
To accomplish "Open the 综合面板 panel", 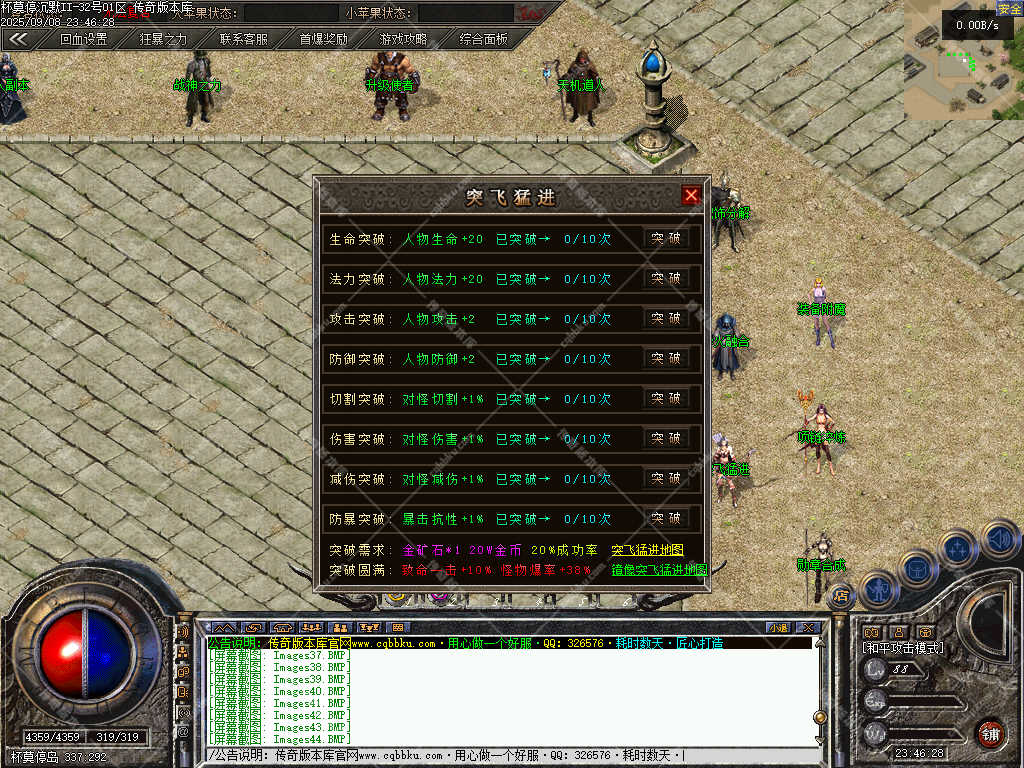I will [x=484, y=40].
